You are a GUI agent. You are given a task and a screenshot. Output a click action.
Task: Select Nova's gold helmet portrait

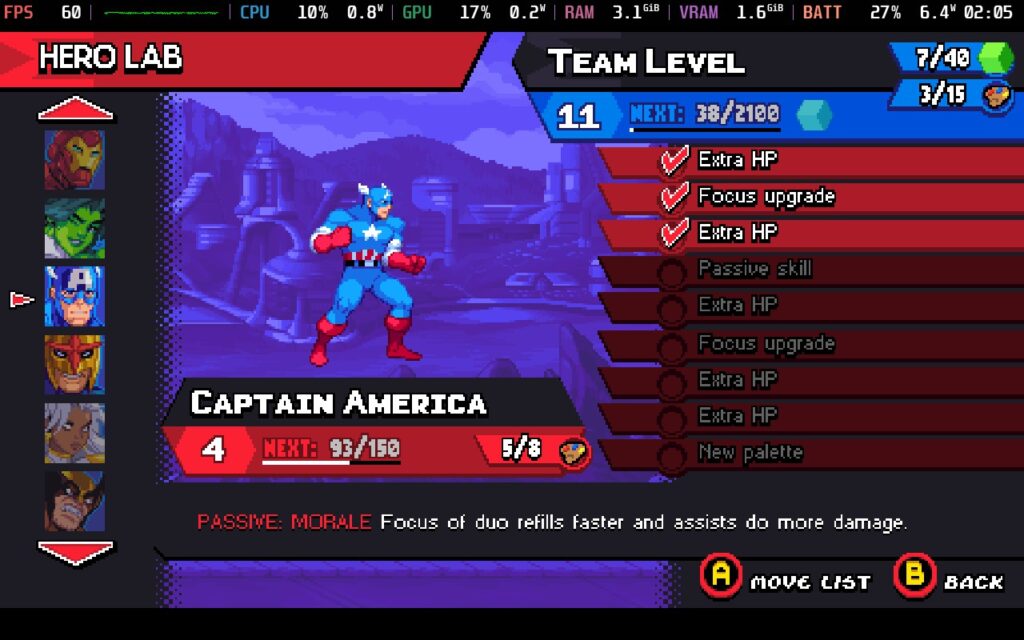tap(74, 365)
